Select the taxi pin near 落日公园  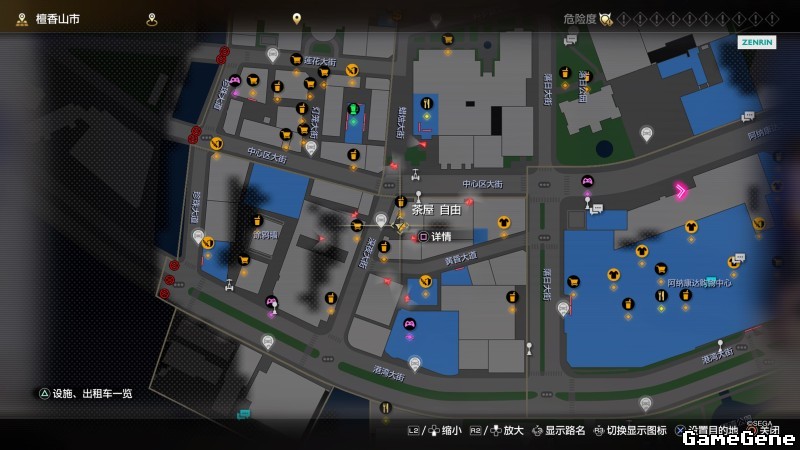(x=646, y=133)
